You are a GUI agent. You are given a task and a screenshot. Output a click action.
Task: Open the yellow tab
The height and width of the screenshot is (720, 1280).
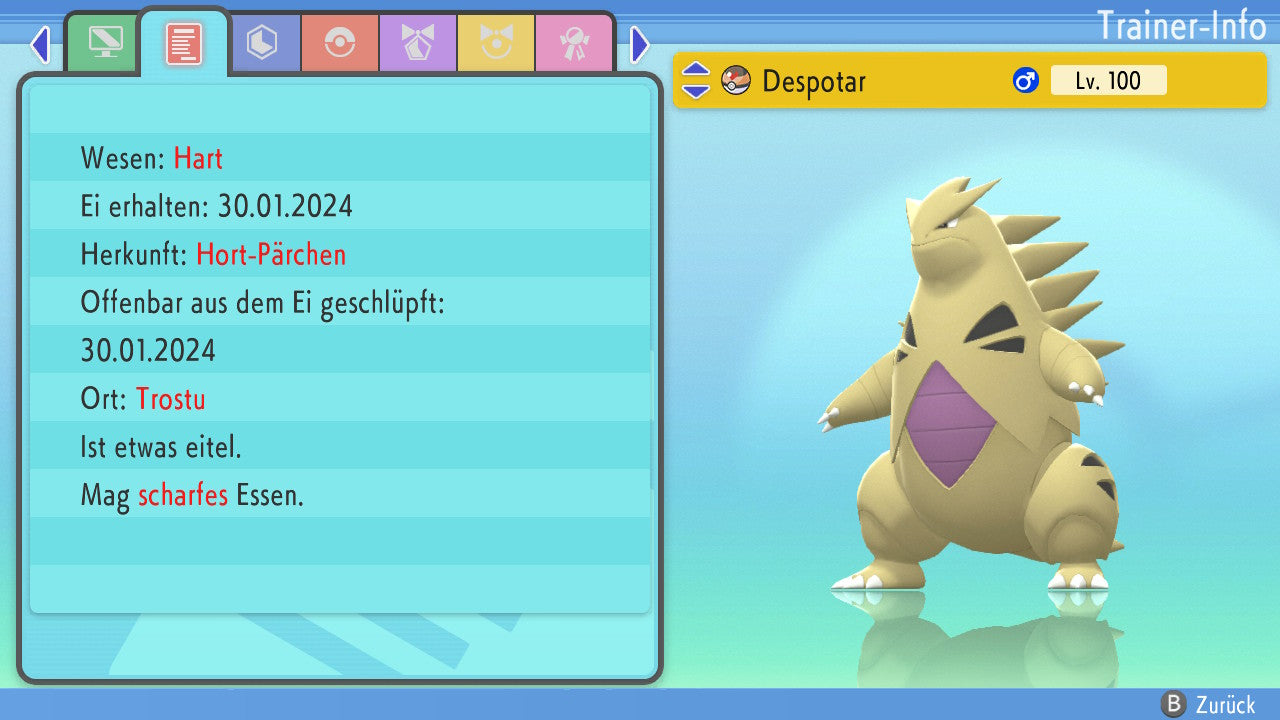coord(496,44)
